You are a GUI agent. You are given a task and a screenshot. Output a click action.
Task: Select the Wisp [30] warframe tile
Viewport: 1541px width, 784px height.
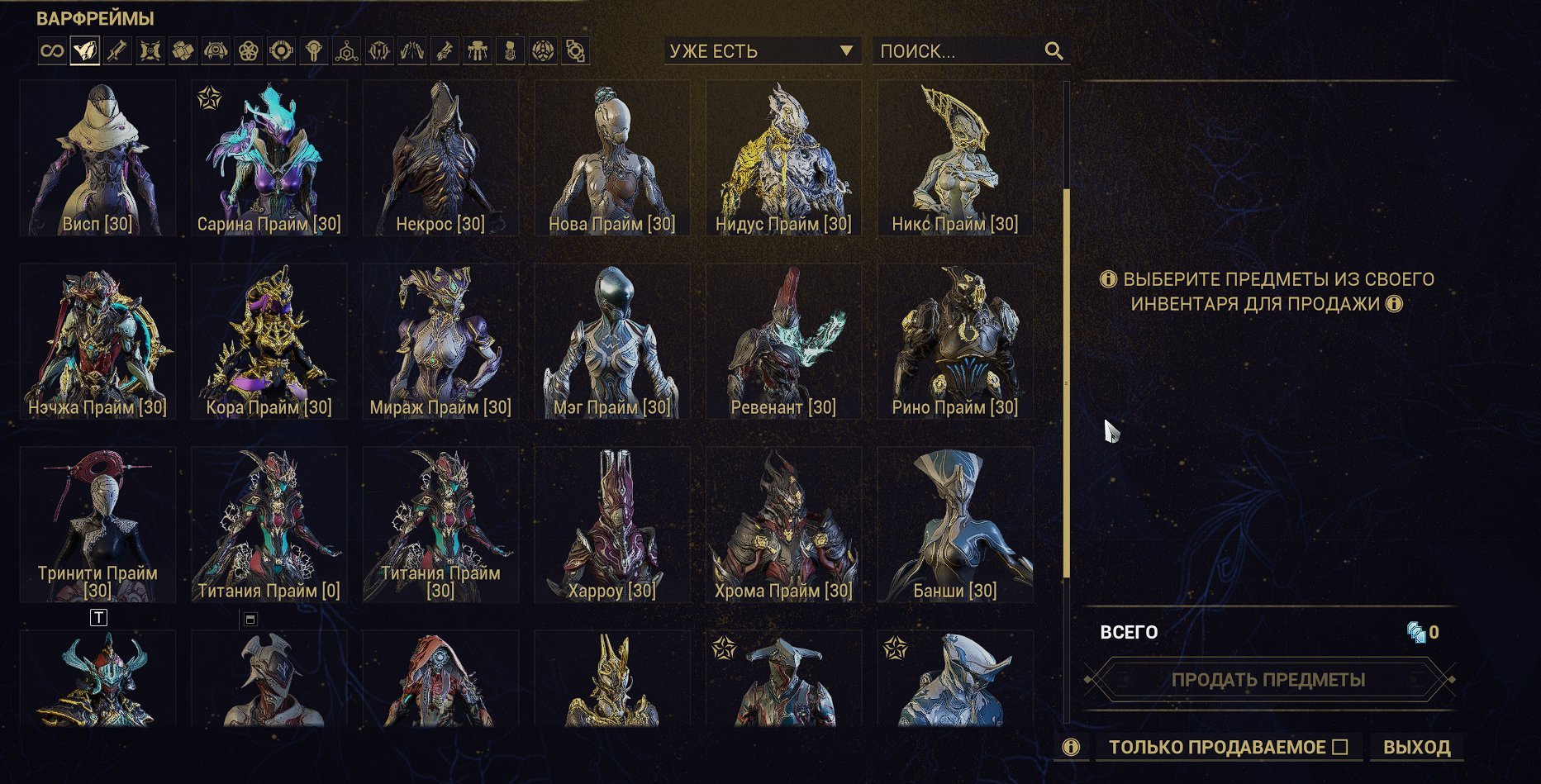click(x=98, y=158)
